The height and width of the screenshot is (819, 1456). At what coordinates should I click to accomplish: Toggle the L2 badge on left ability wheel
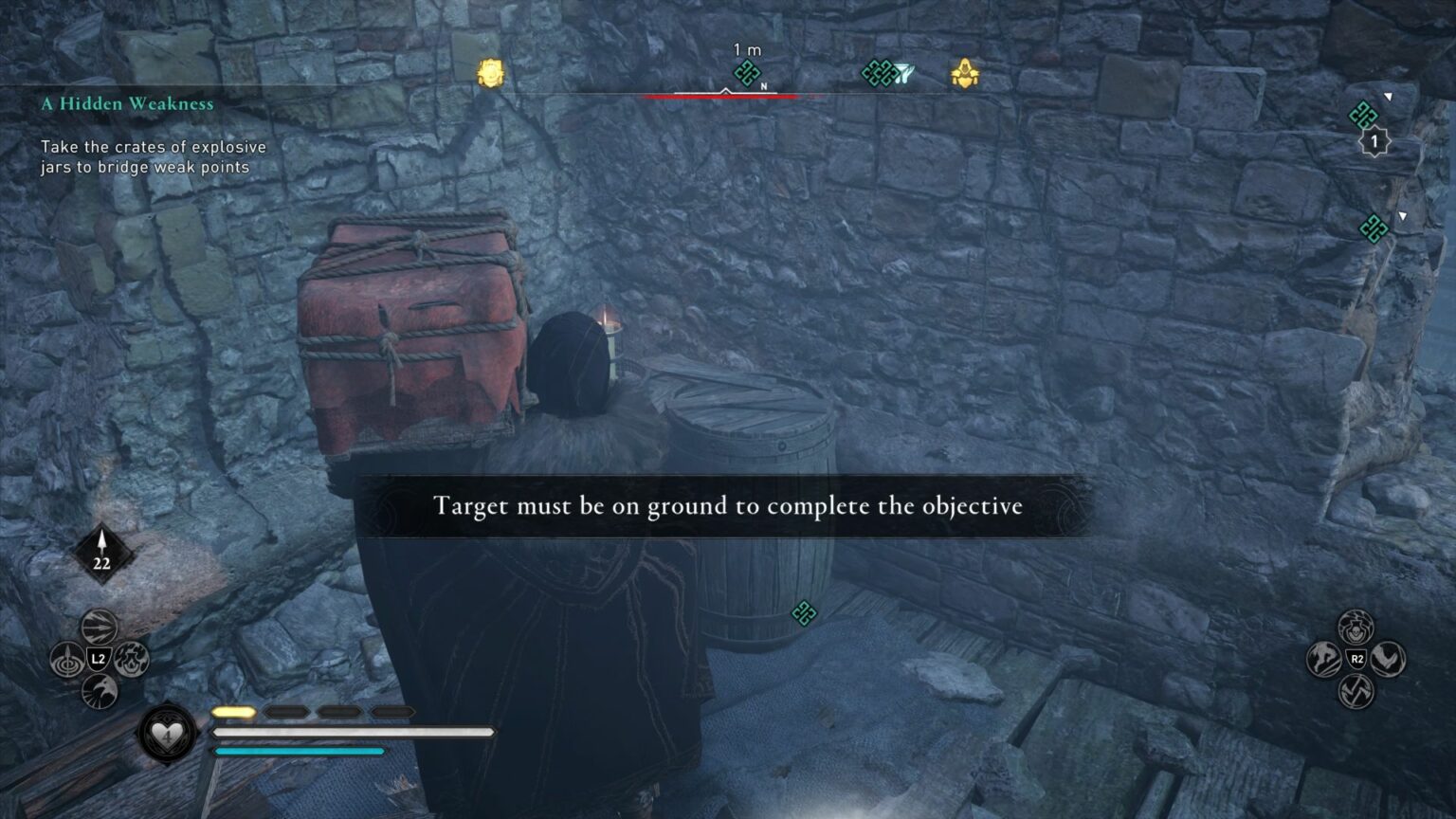click(99, 659)
